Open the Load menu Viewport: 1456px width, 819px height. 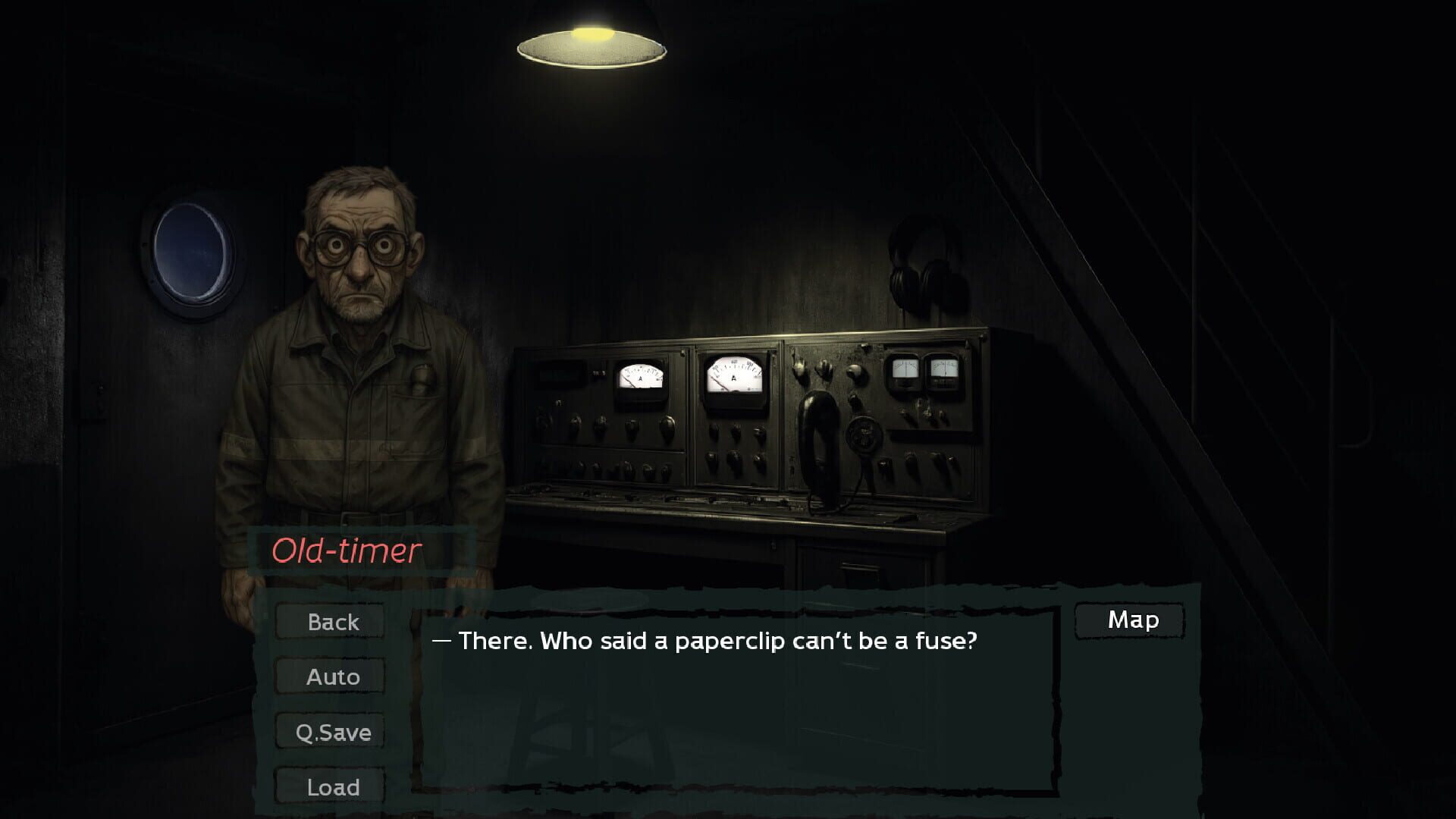331,787
